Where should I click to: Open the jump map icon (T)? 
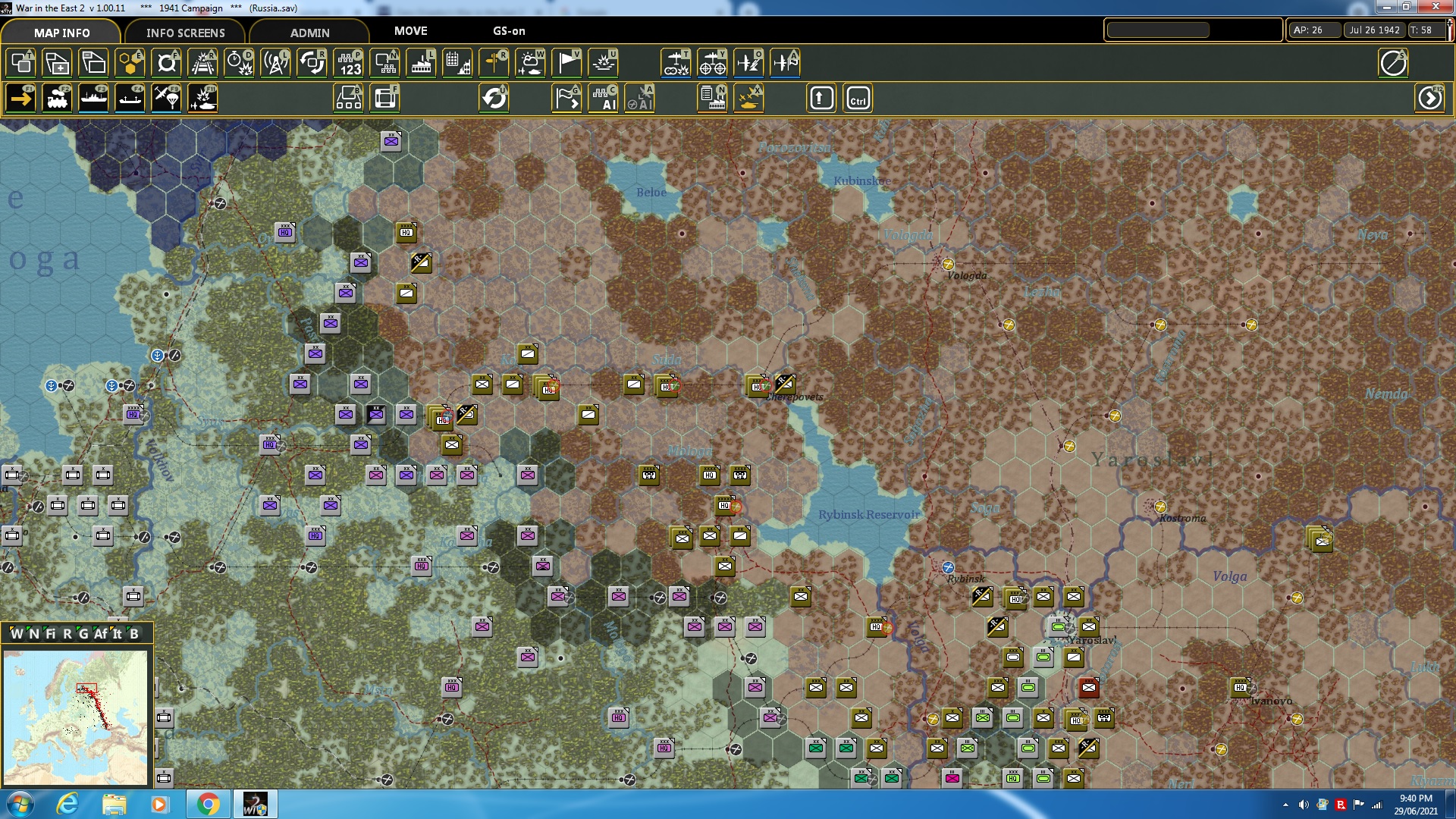click(19, 63)
